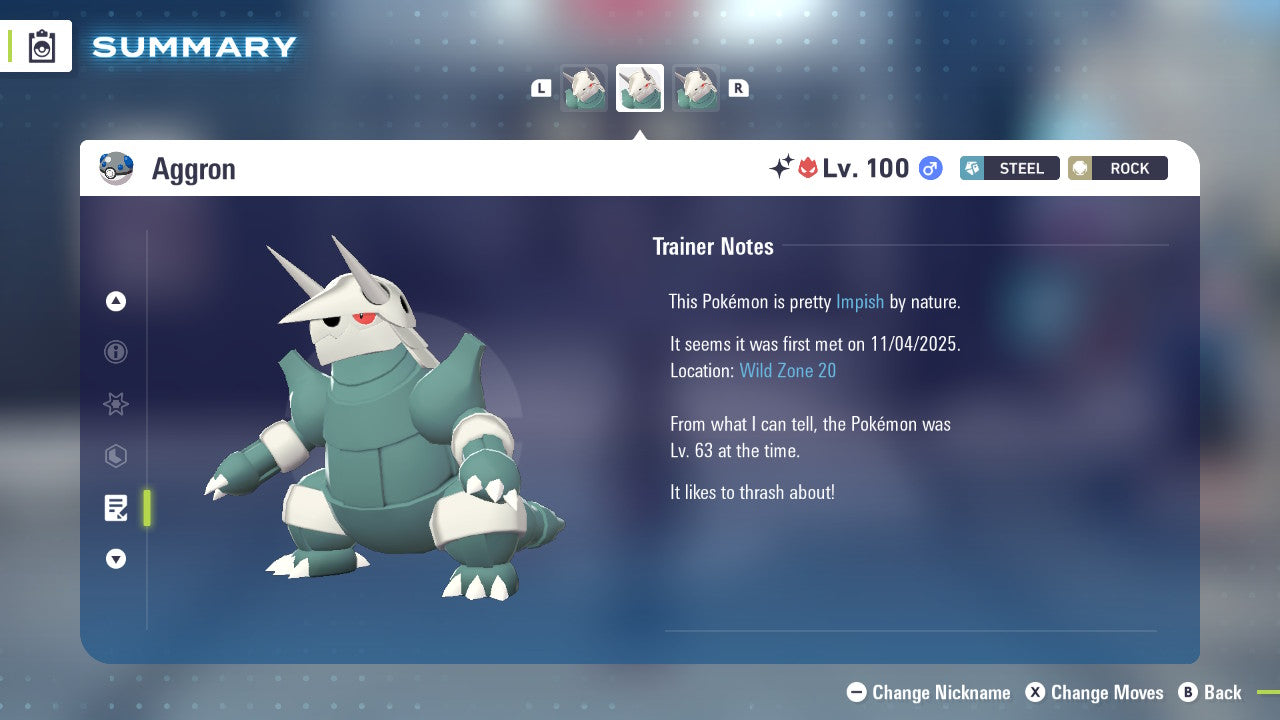
Task: Open the moves page icon in the sidebar
Action: tap(116, 456)
